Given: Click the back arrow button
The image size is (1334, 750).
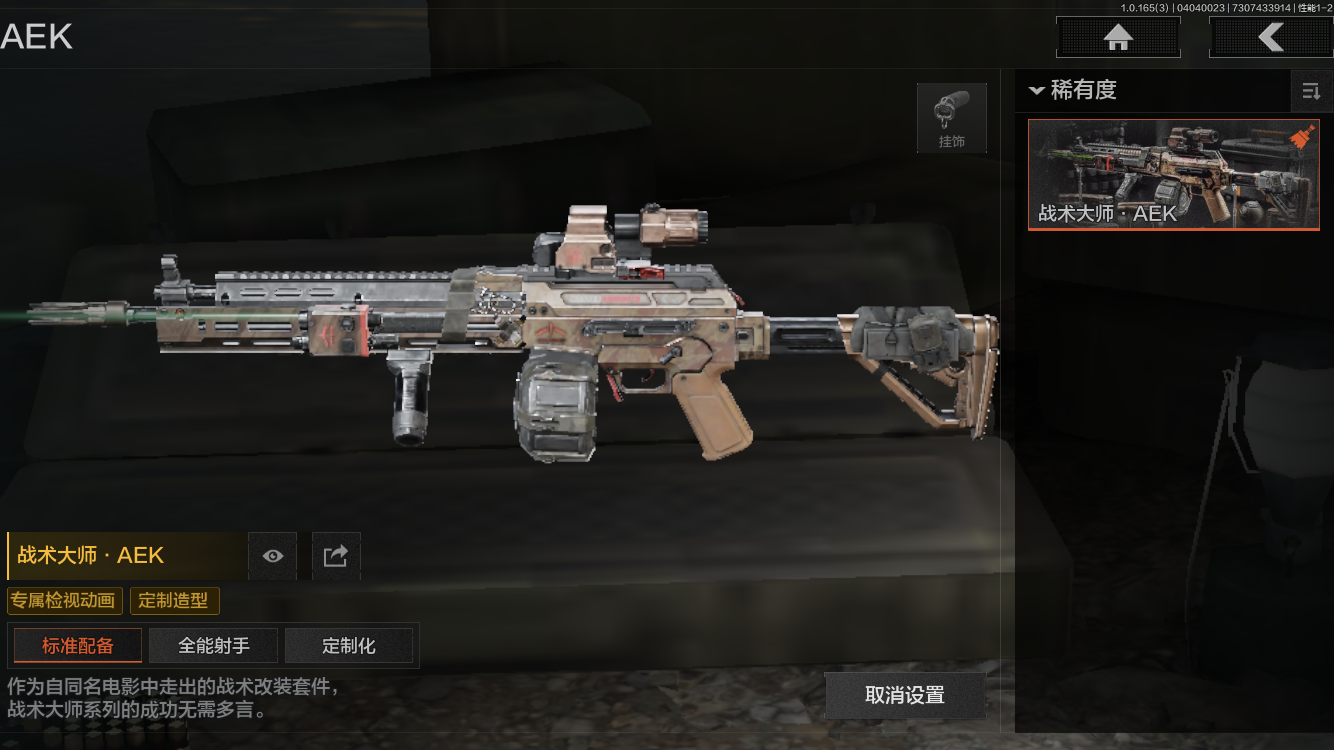Looking at the screenshot, I should [x=1270, y=38].
